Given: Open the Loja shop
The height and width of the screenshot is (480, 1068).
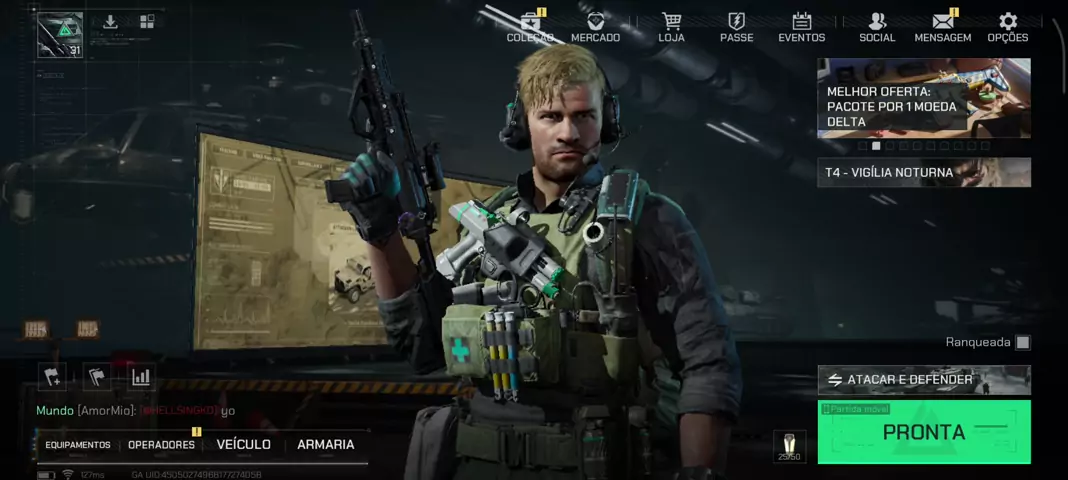Looking at the screenshot, I should coord(671,27).
